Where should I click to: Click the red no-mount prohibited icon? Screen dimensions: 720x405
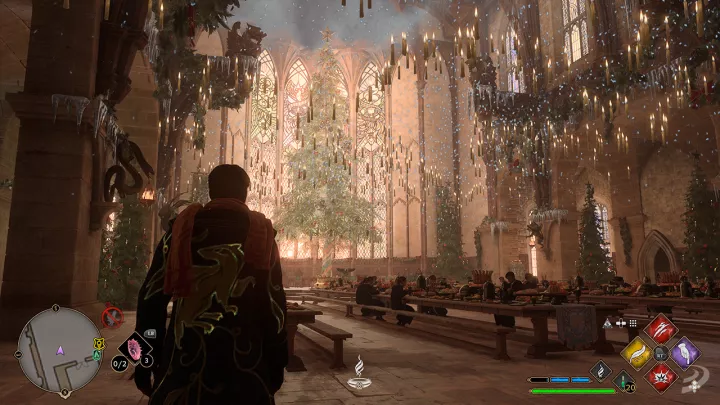[112, 317]
